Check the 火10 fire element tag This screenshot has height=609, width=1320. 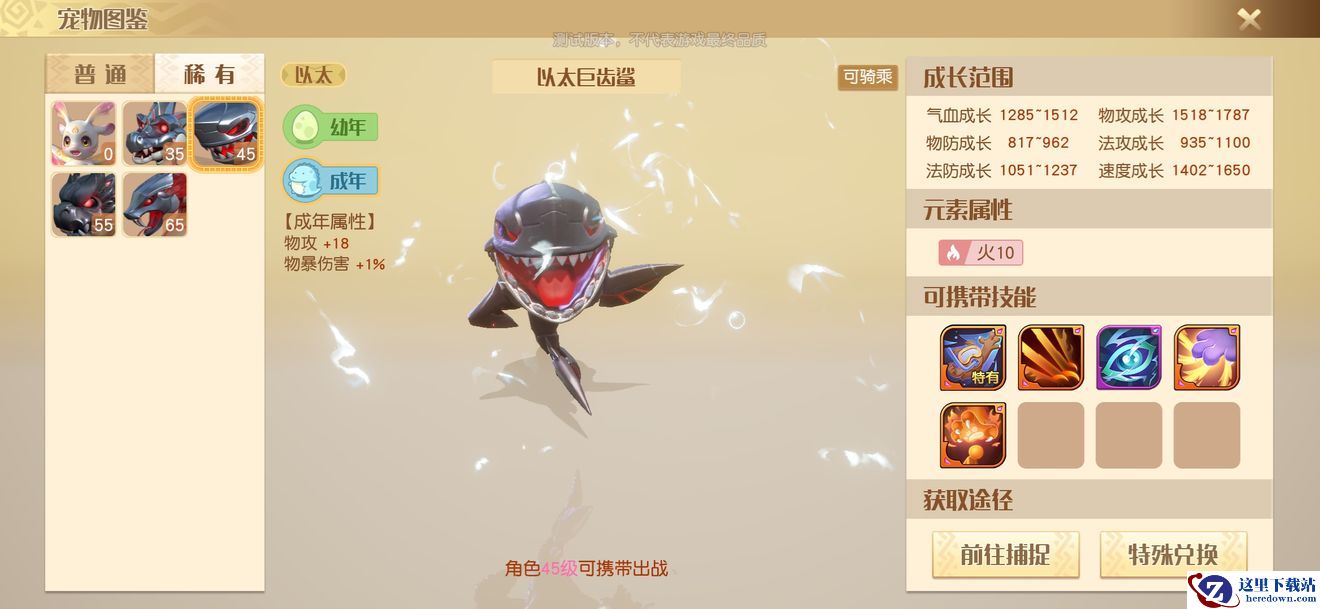980,252
